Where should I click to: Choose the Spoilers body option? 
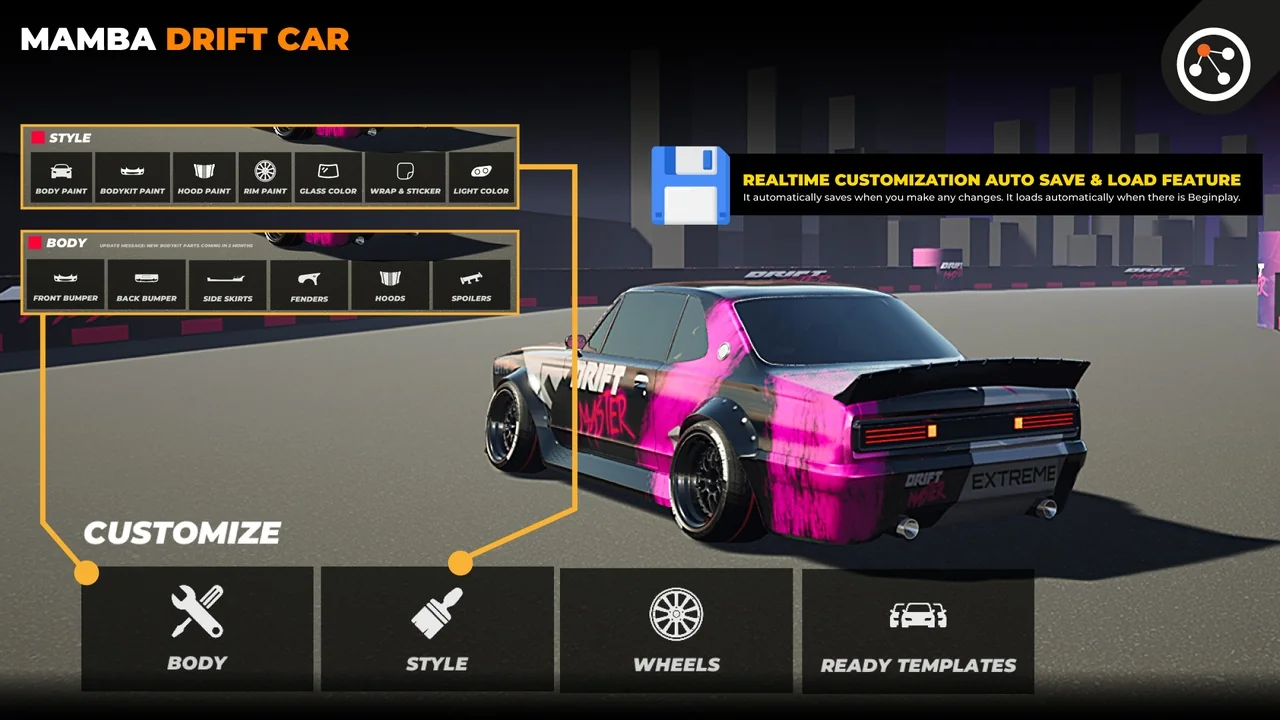pos(471,285)
